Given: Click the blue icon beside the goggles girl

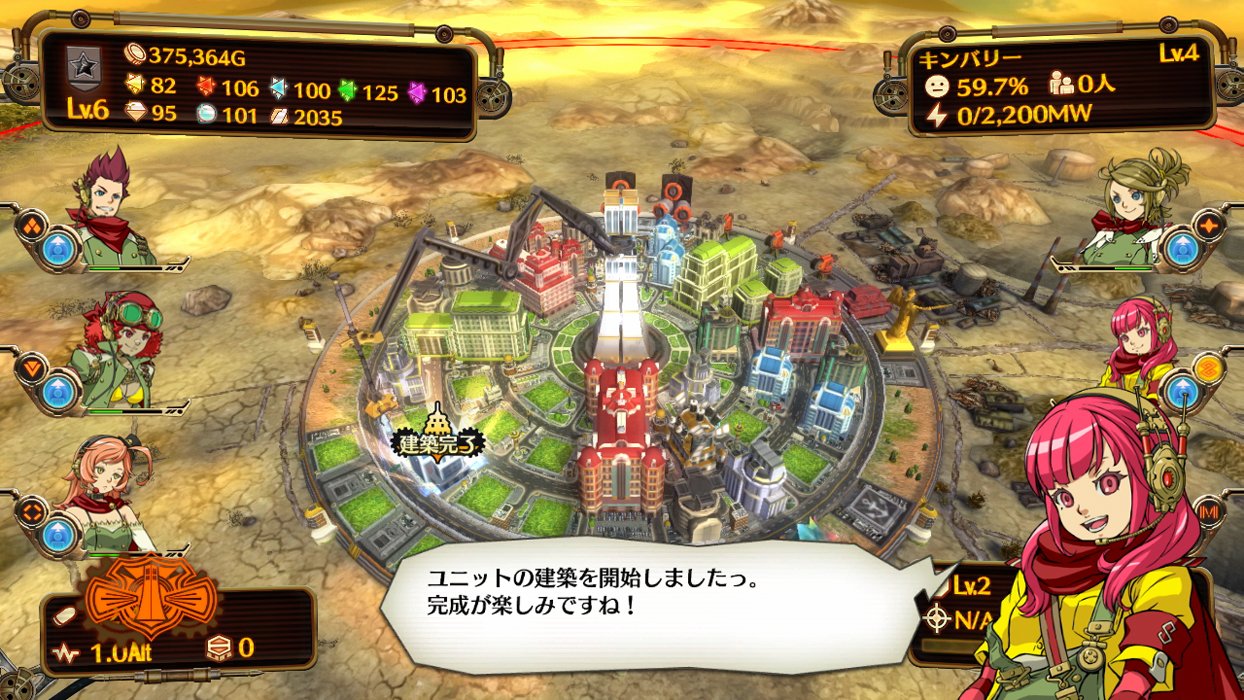Looking at the screenshot, I should [x=60, y=392].
